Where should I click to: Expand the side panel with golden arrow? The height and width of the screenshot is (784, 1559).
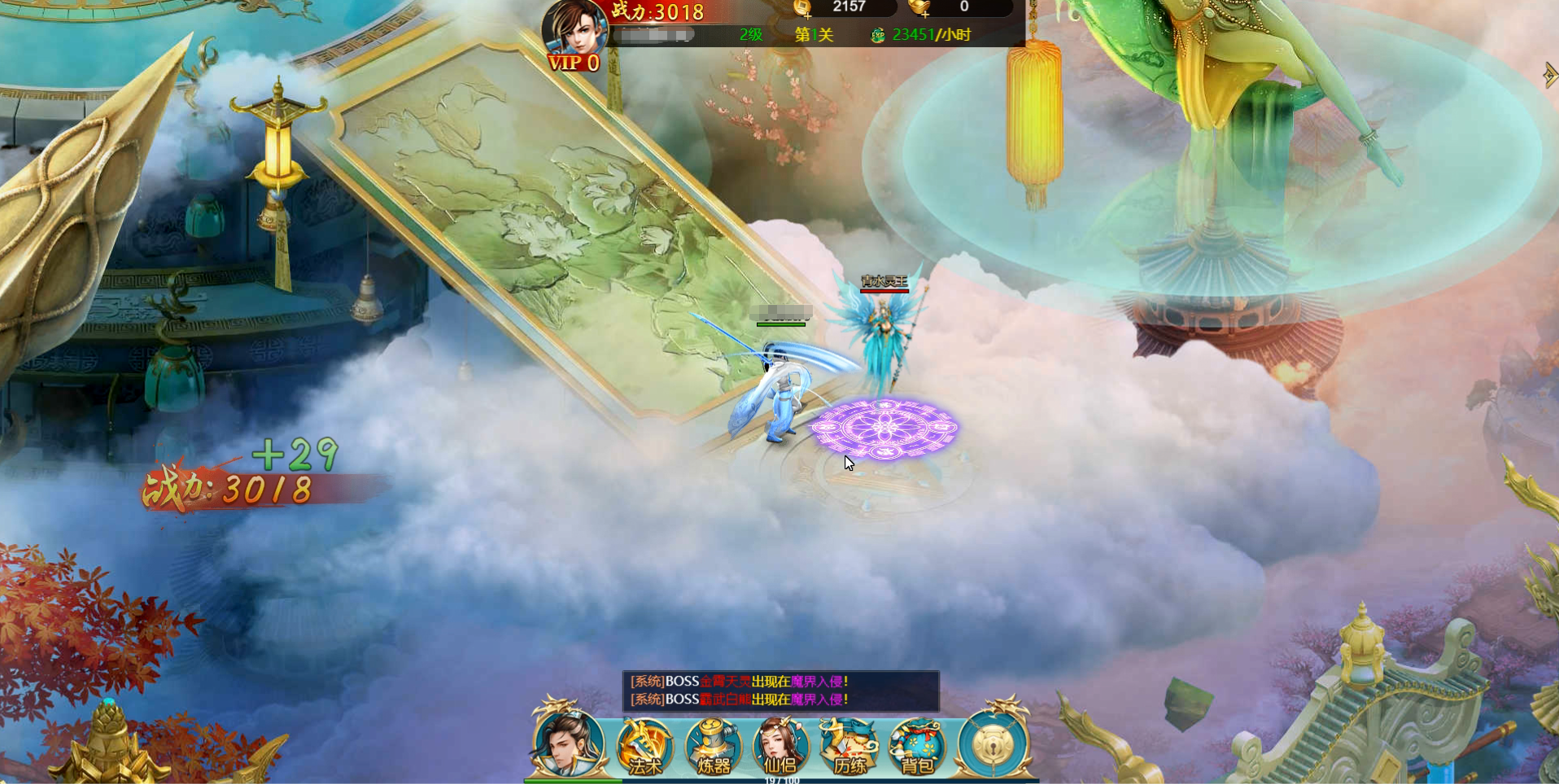pyautogui.click(x=1549, y=75)
